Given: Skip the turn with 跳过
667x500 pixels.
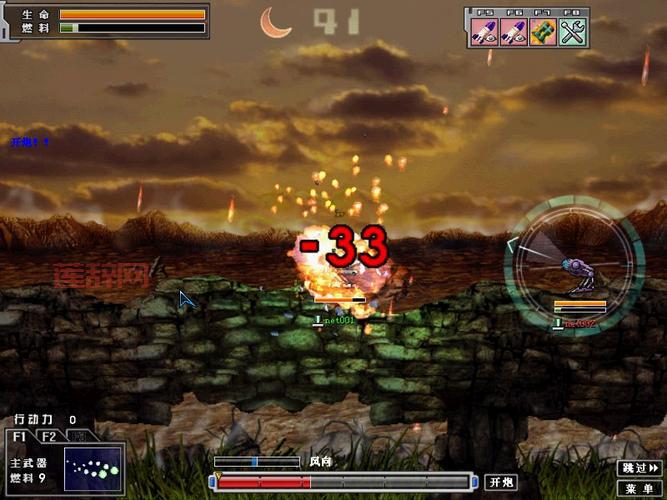Looking at the screenshot, I should coord(638,467).
